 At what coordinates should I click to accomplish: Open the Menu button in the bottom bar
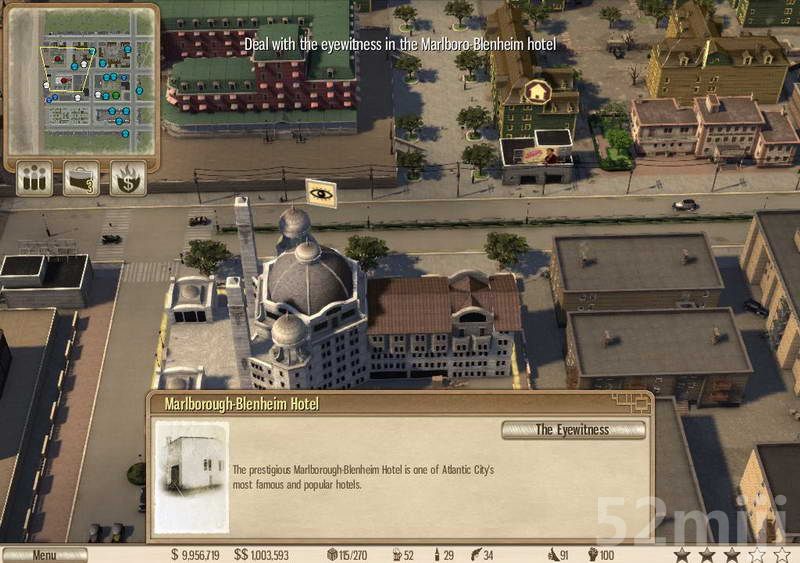[x=44, y=554]
